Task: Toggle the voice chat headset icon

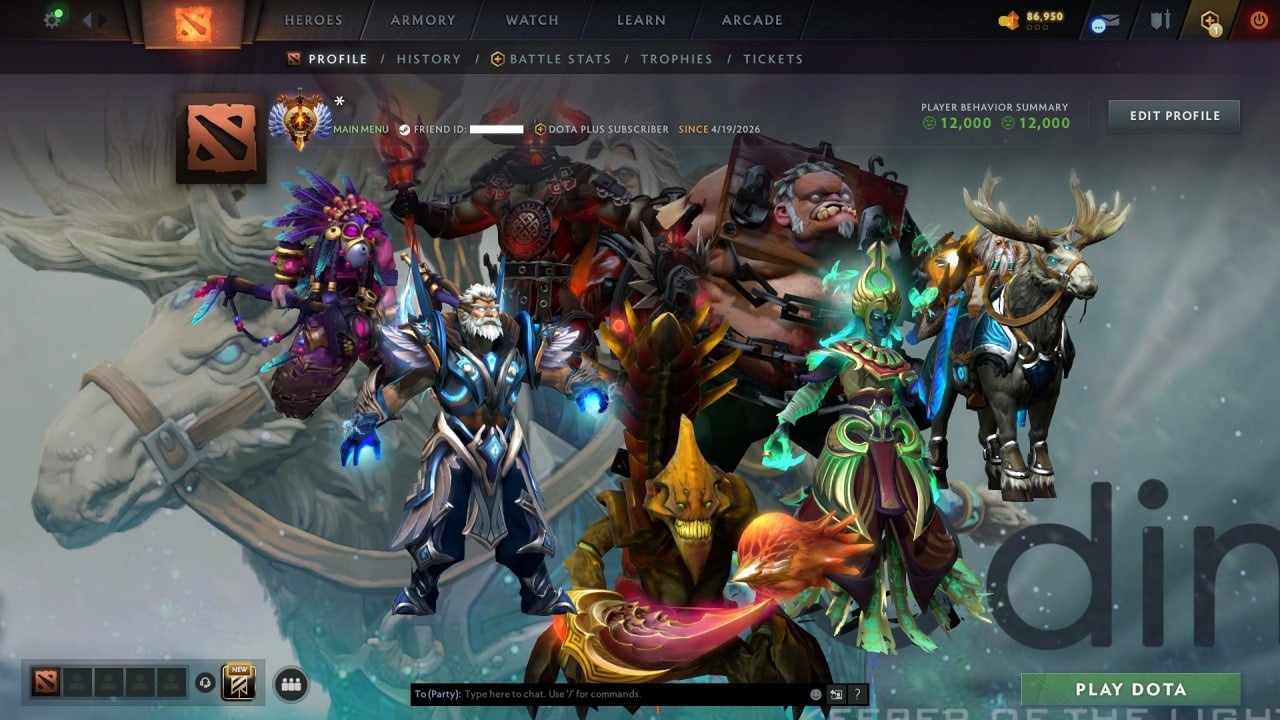Action: [205, 684]
